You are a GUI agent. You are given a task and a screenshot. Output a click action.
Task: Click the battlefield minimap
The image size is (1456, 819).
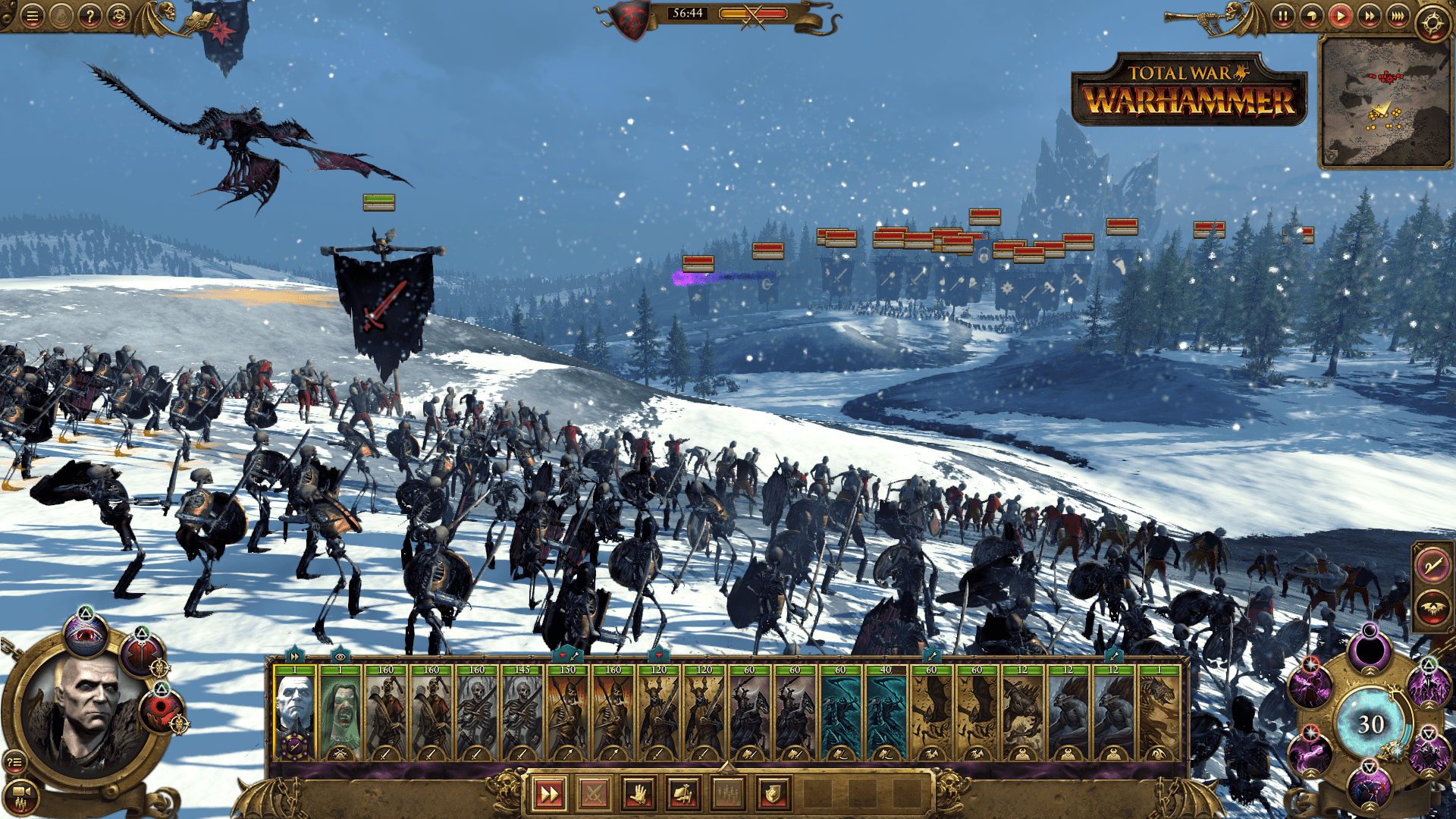pos(1385,102)
